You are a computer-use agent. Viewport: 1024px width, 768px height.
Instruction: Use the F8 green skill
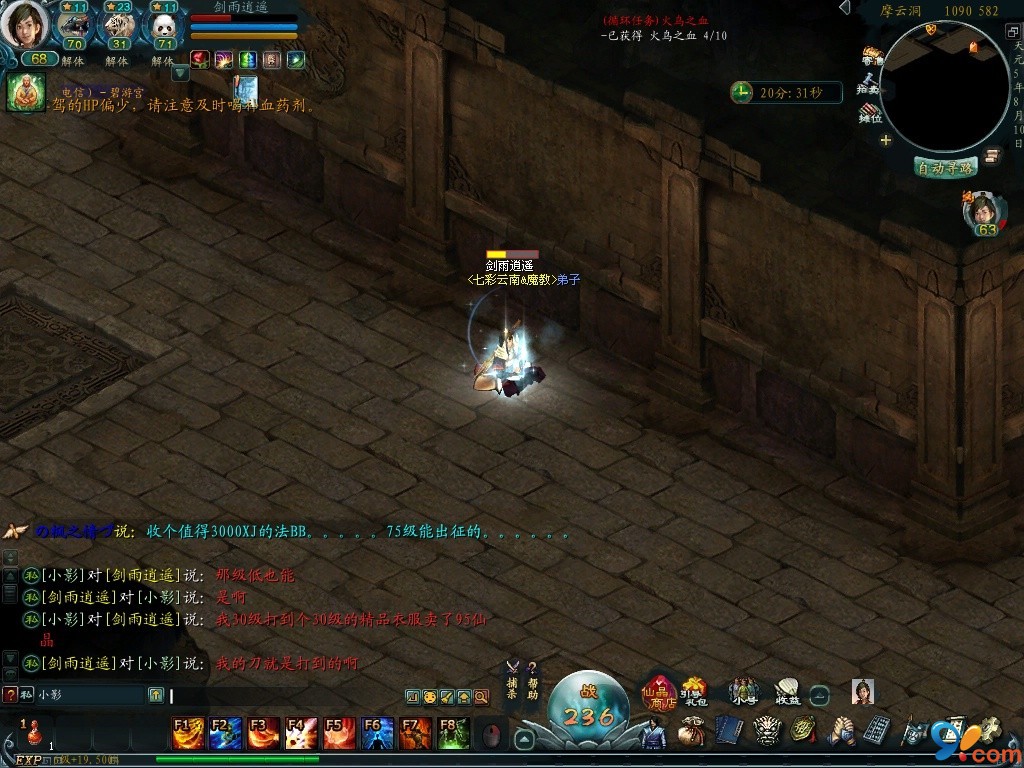click(x=454, y=734)
